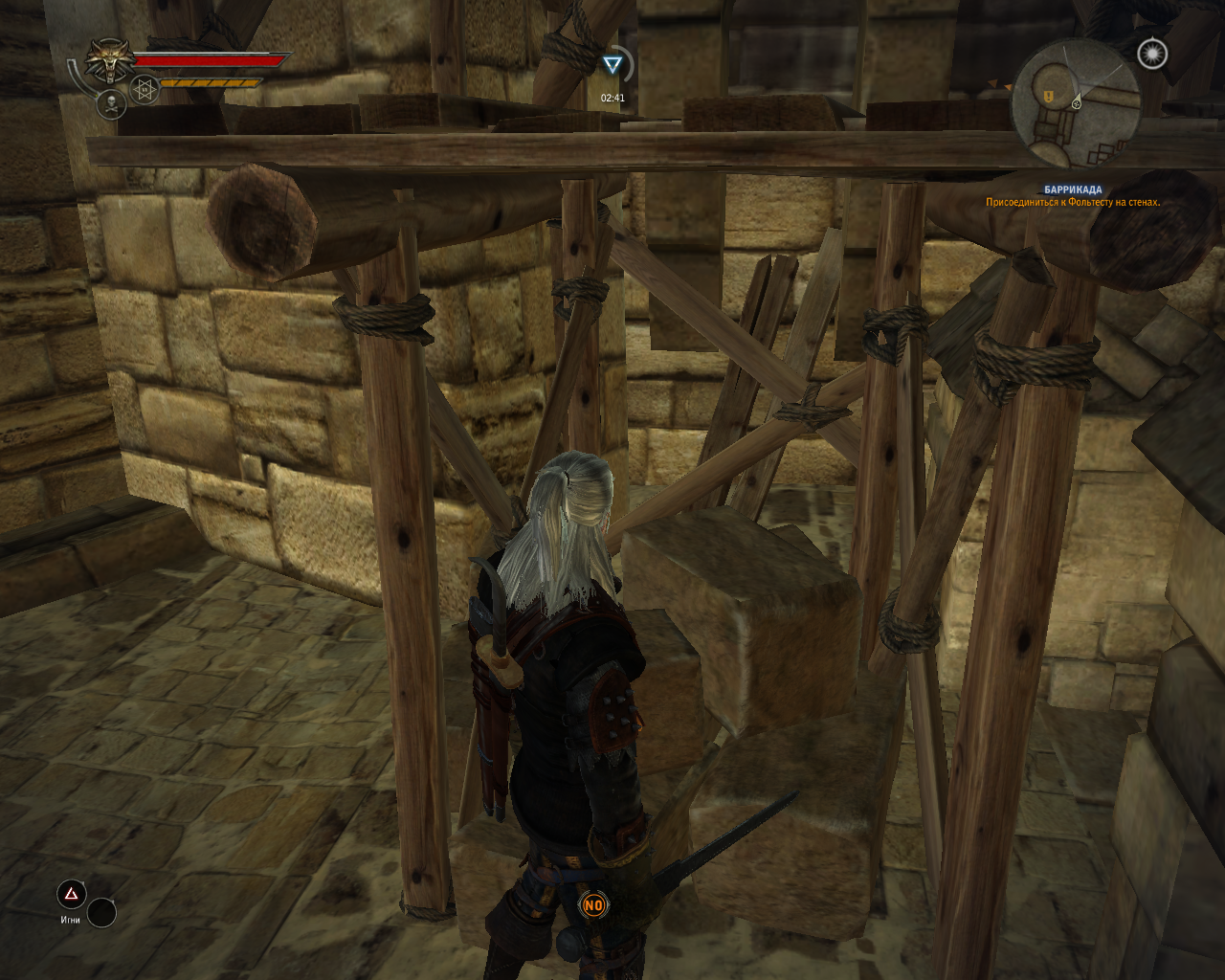The width and height of the screenshot is (1225, 980).
Task: Toggle the empty quick-item slot circle
Action: 100,911
